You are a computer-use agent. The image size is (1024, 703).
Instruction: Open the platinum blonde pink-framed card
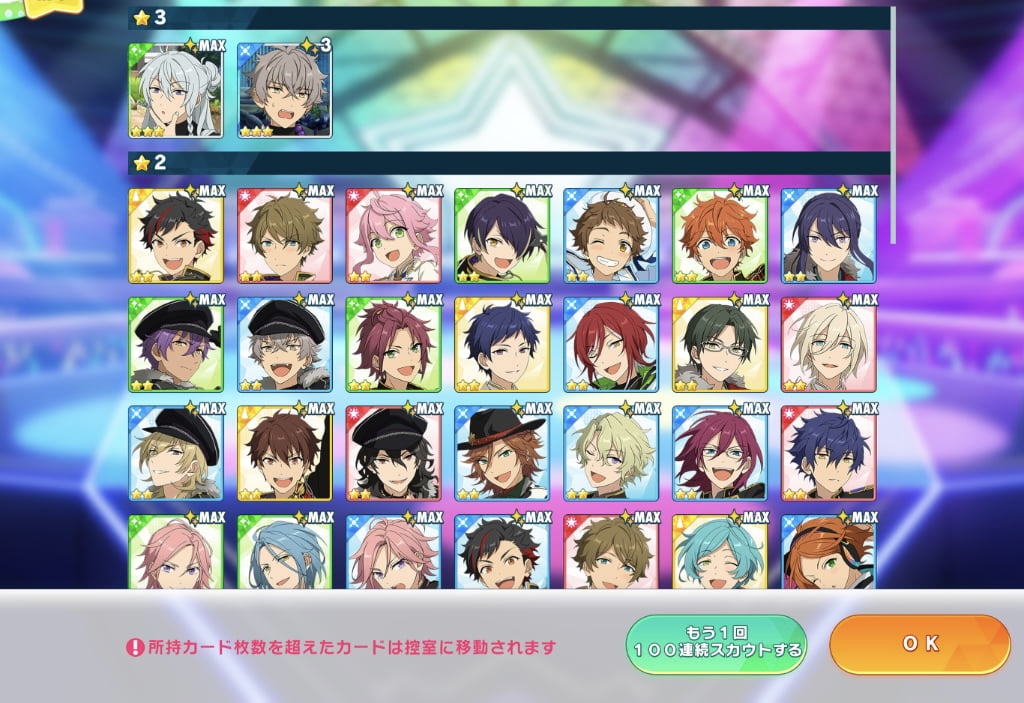tap(829, 344)
